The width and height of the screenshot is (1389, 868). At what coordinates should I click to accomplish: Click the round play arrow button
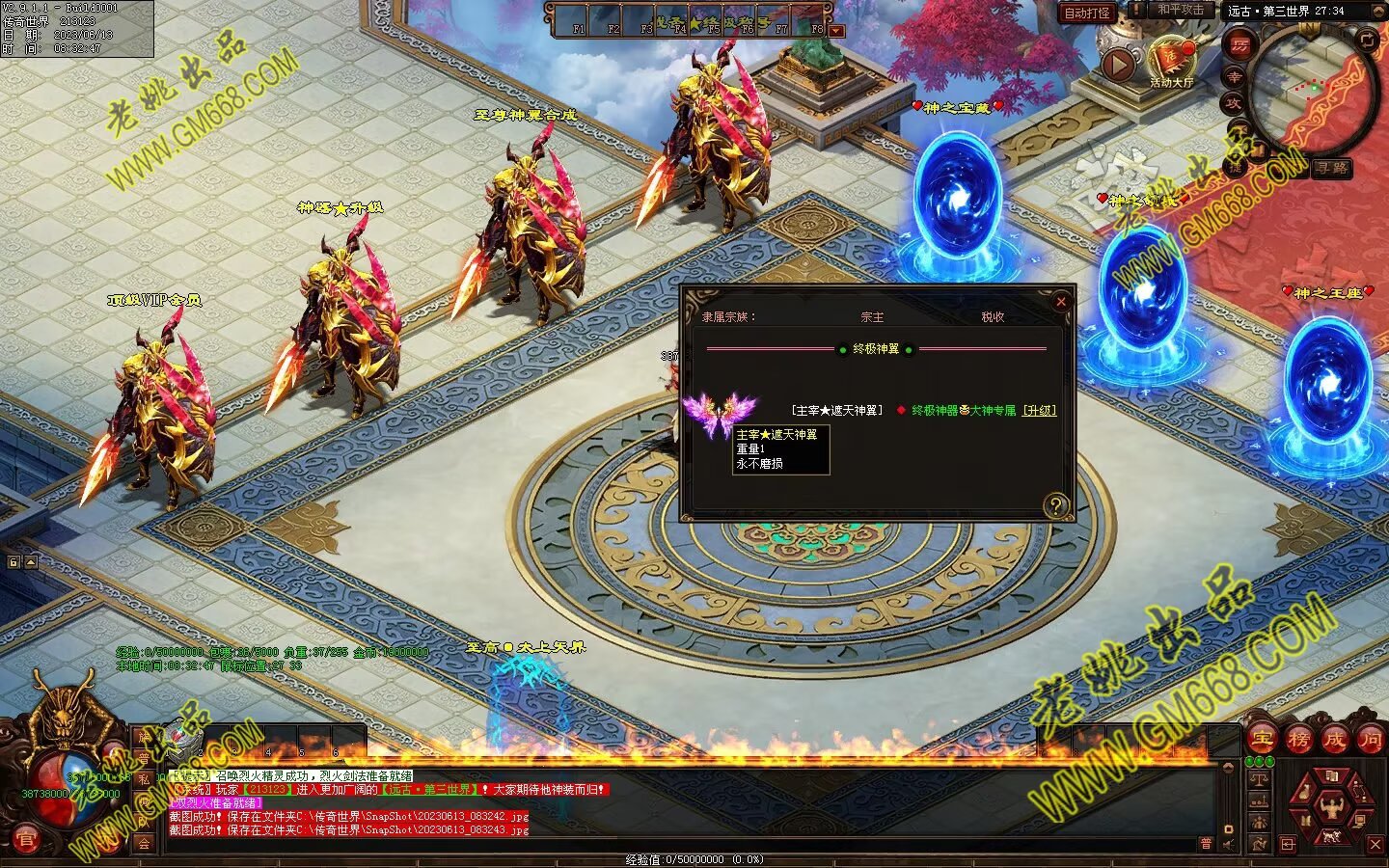click(1119, 65)
